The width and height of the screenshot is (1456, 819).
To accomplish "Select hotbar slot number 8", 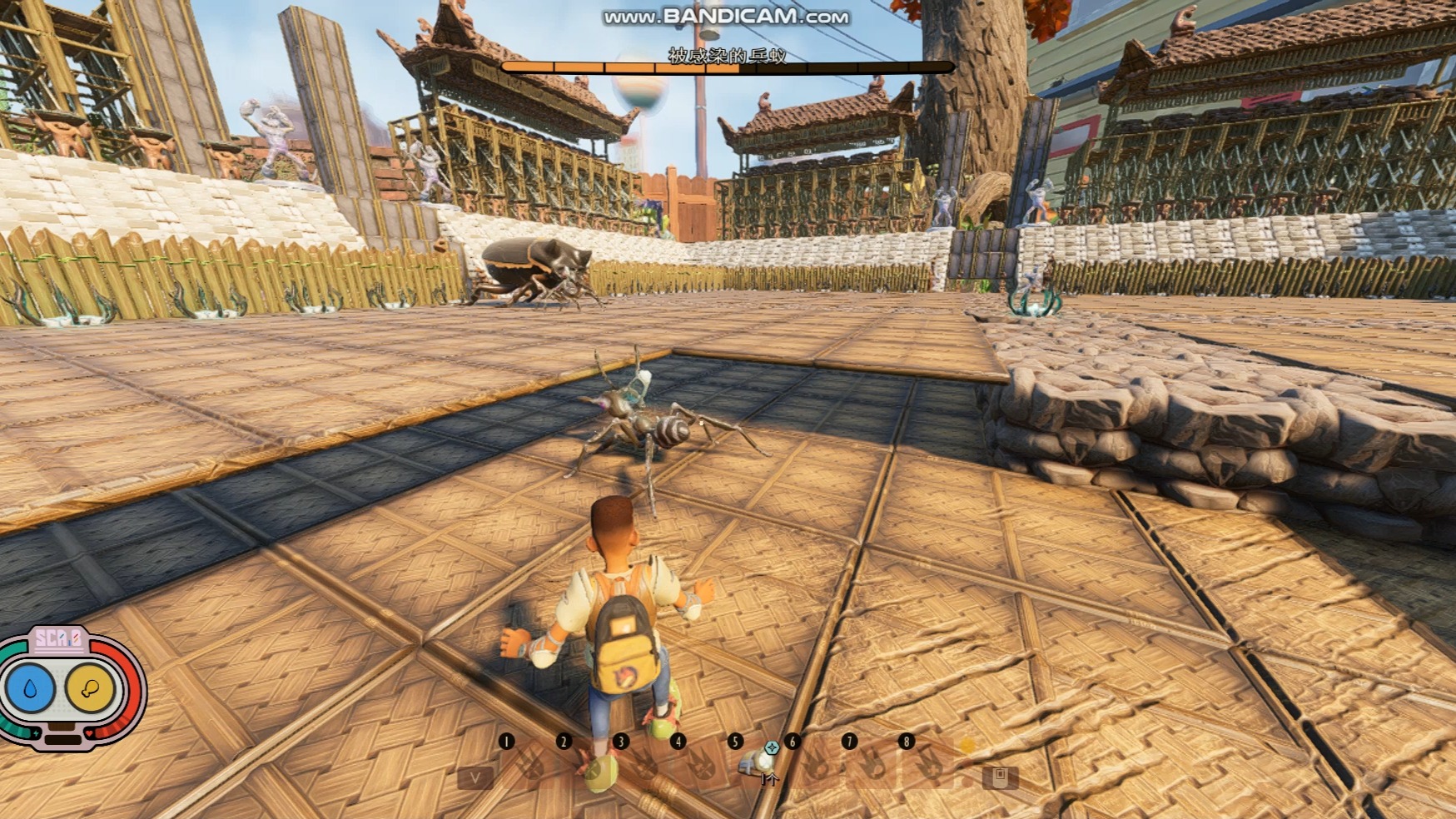I will [929, 762].
